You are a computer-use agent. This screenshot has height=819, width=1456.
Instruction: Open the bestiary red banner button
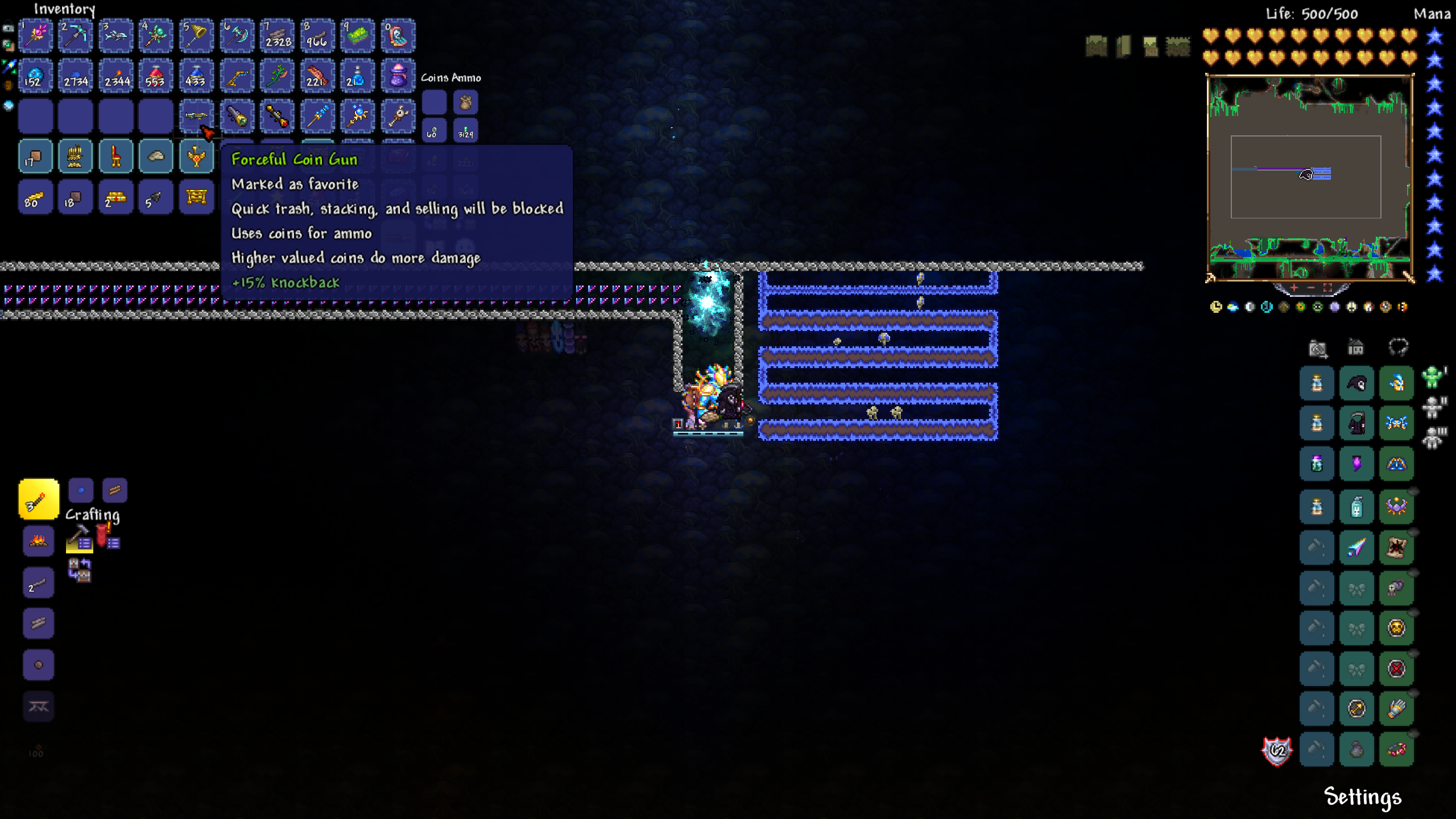[x=107, y=536]
